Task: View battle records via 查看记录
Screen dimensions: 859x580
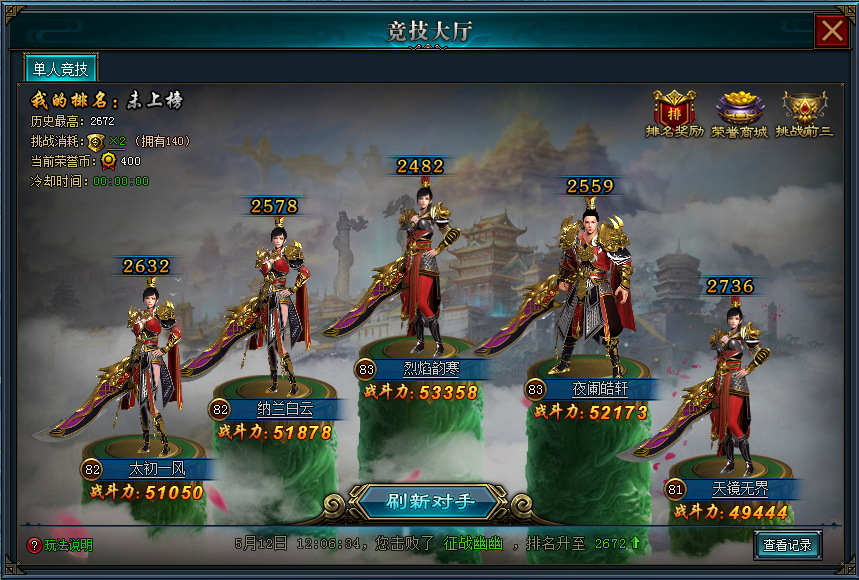Action: click(788, 545)
